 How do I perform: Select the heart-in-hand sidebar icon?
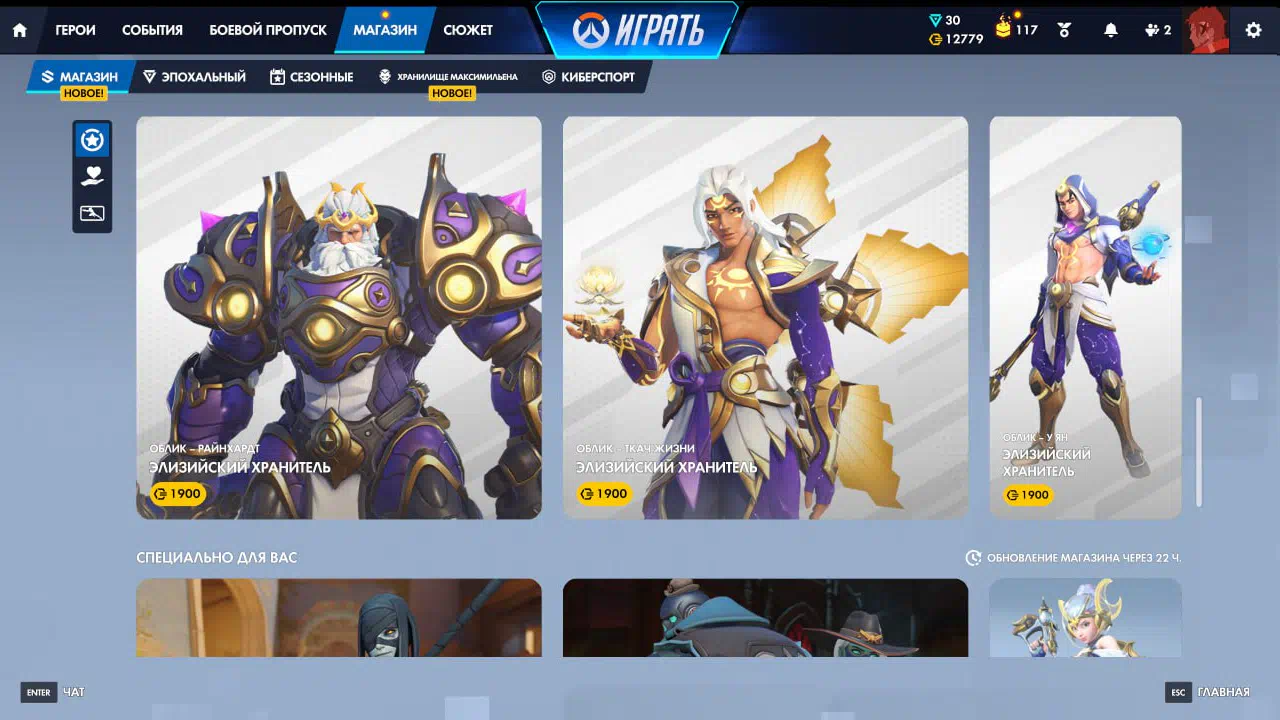(92, 177)
